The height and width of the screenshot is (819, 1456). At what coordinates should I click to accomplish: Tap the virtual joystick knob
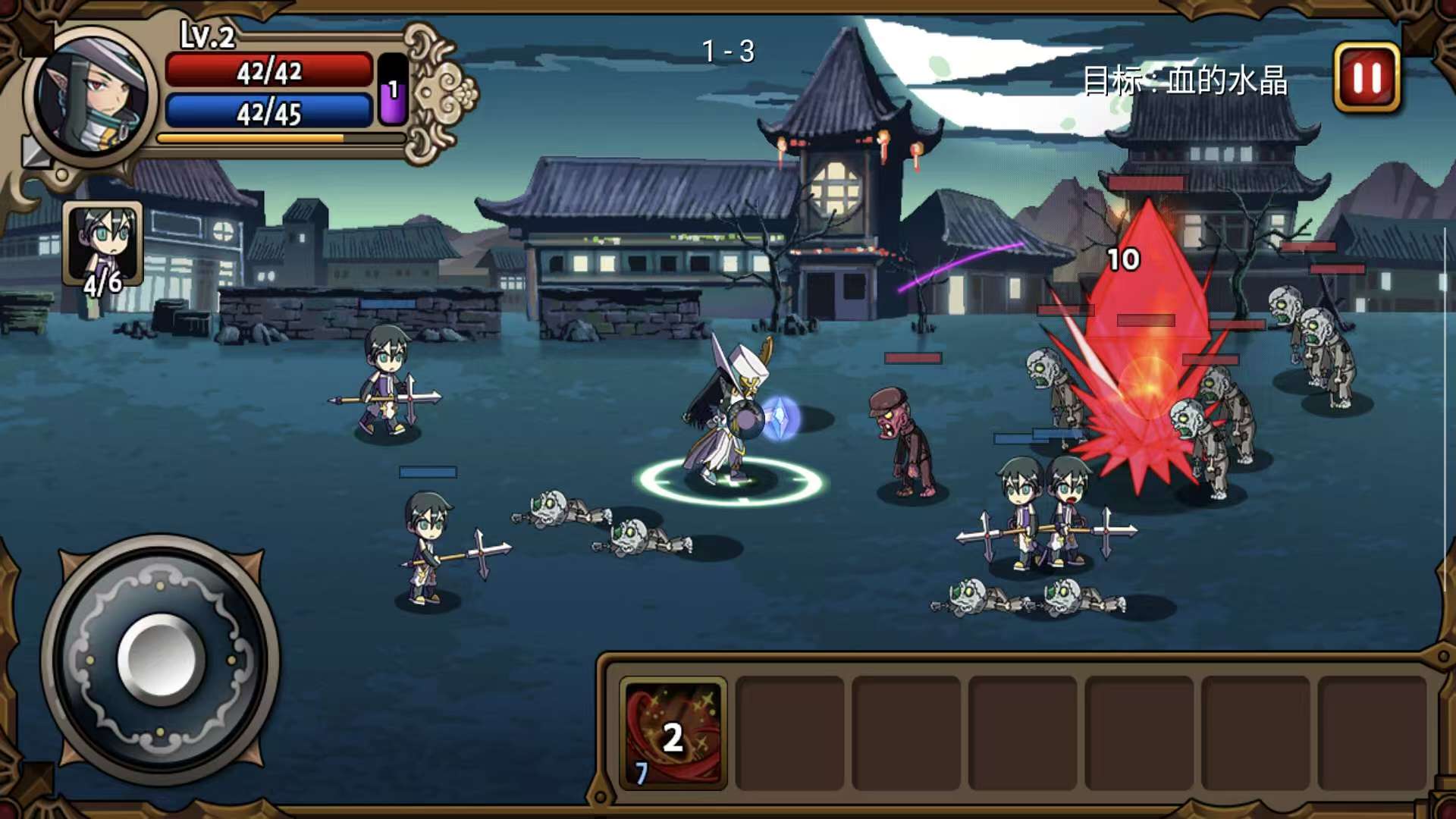[x=161, y=658]
